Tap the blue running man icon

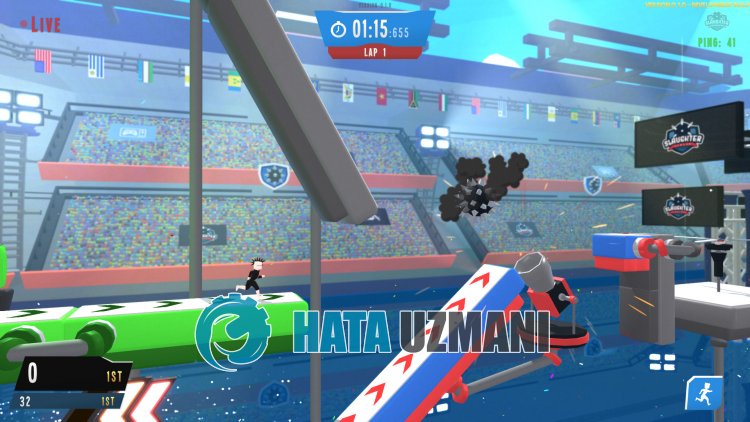pyautogui.click(x=702, y=392)
